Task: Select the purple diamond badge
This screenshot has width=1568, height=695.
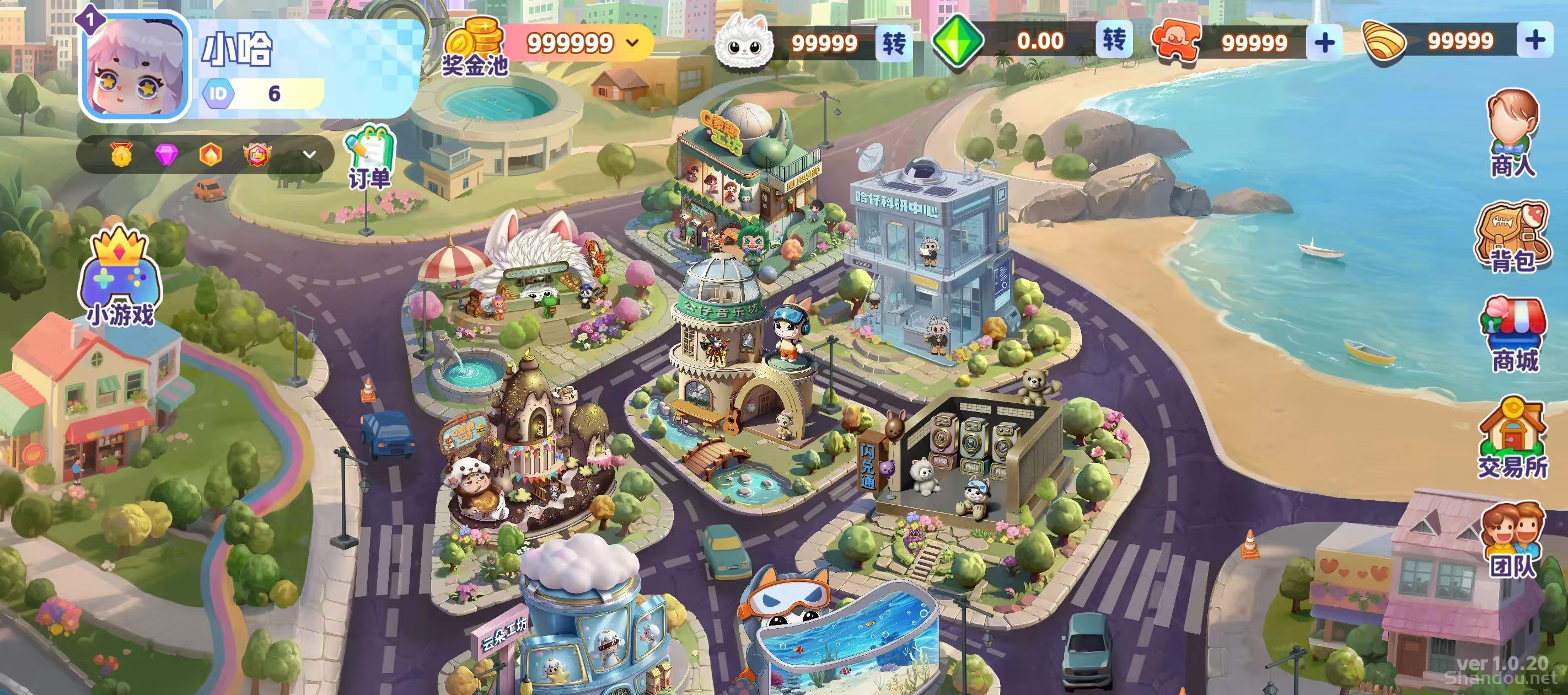Action: tap(165, 154)
